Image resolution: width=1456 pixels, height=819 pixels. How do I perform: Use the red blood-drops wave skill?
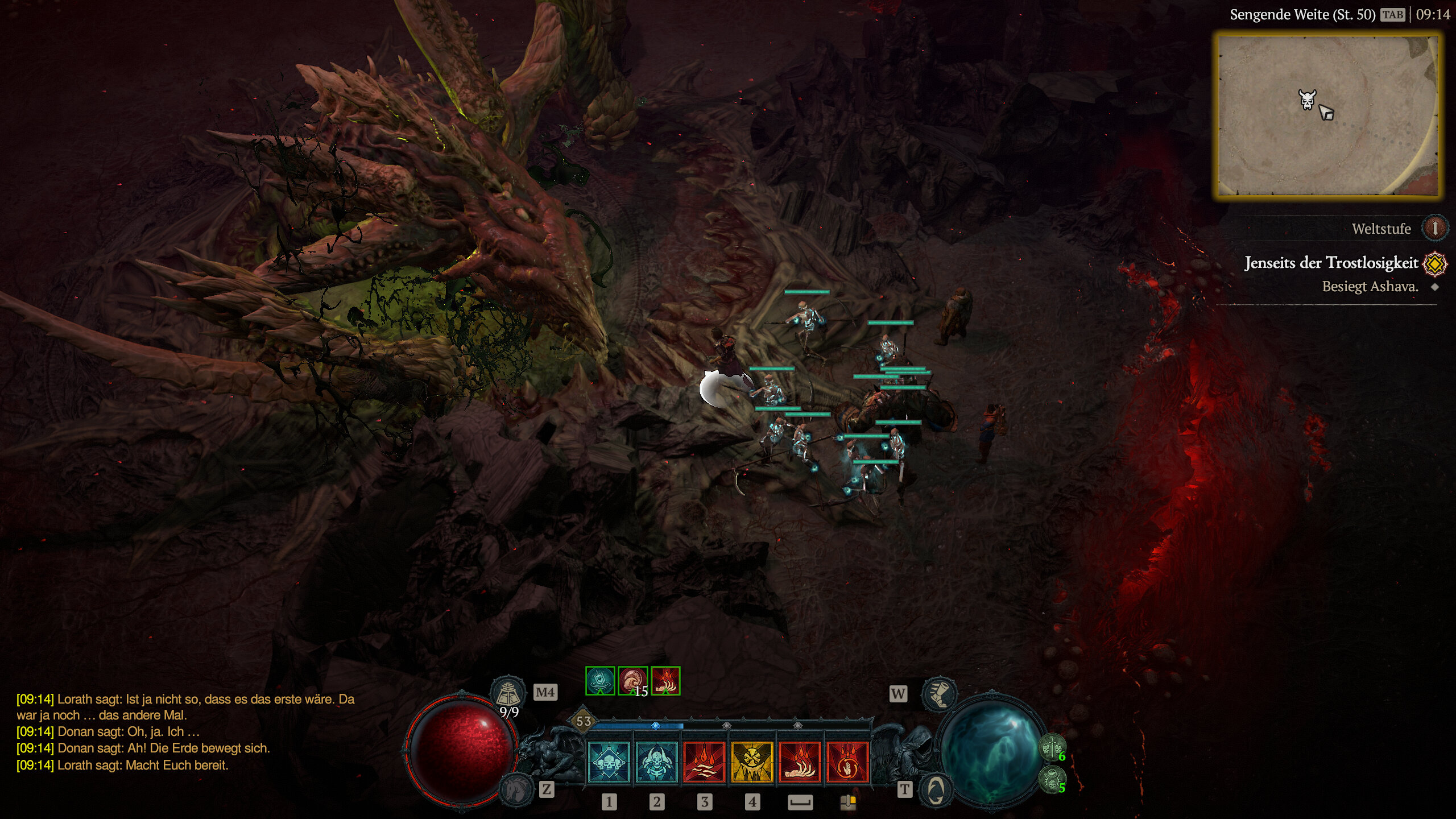[x=704, y=762]
